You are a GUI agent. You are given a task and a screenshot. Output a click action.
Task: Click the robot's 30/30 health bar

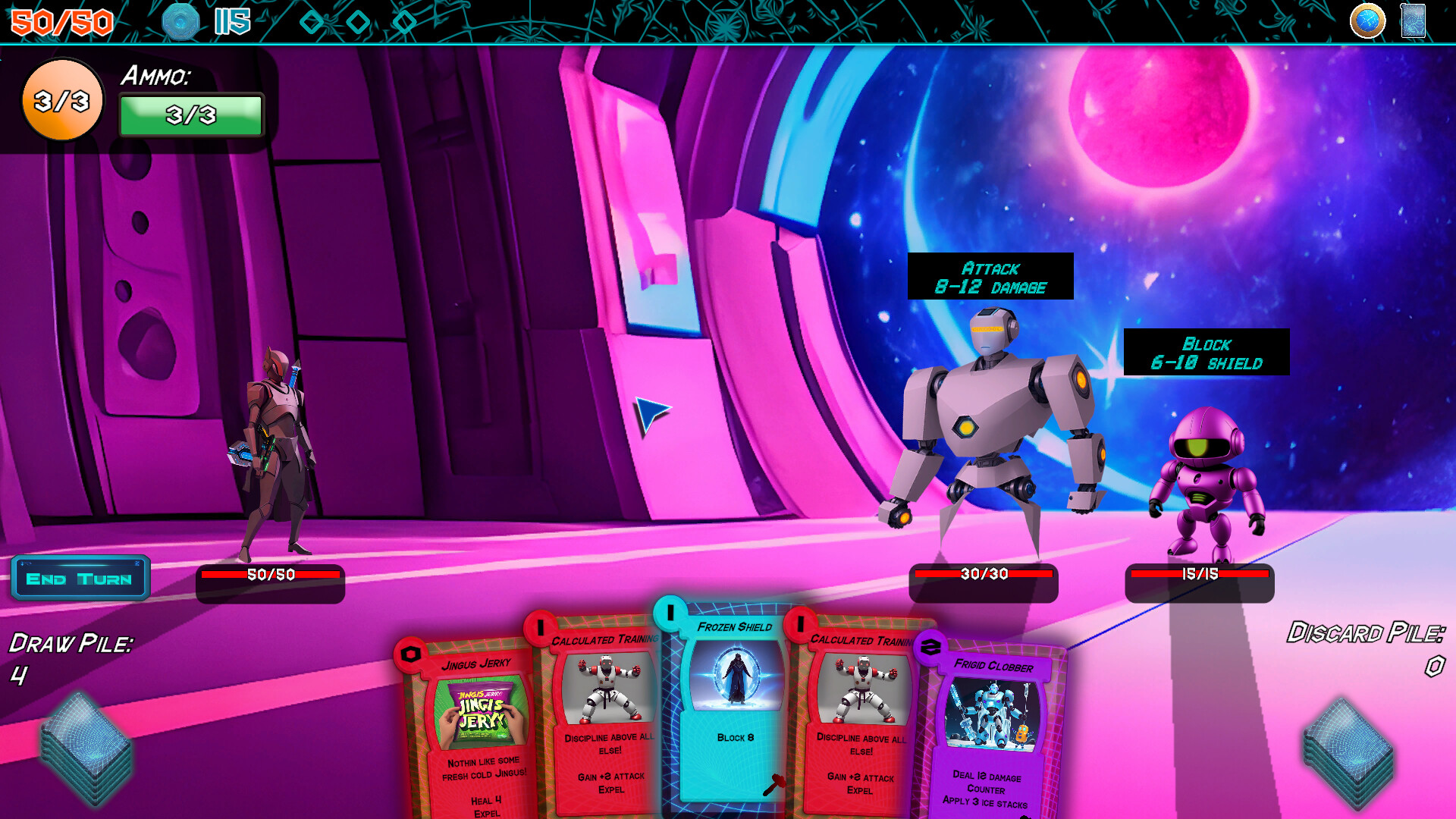pos(984,576)
